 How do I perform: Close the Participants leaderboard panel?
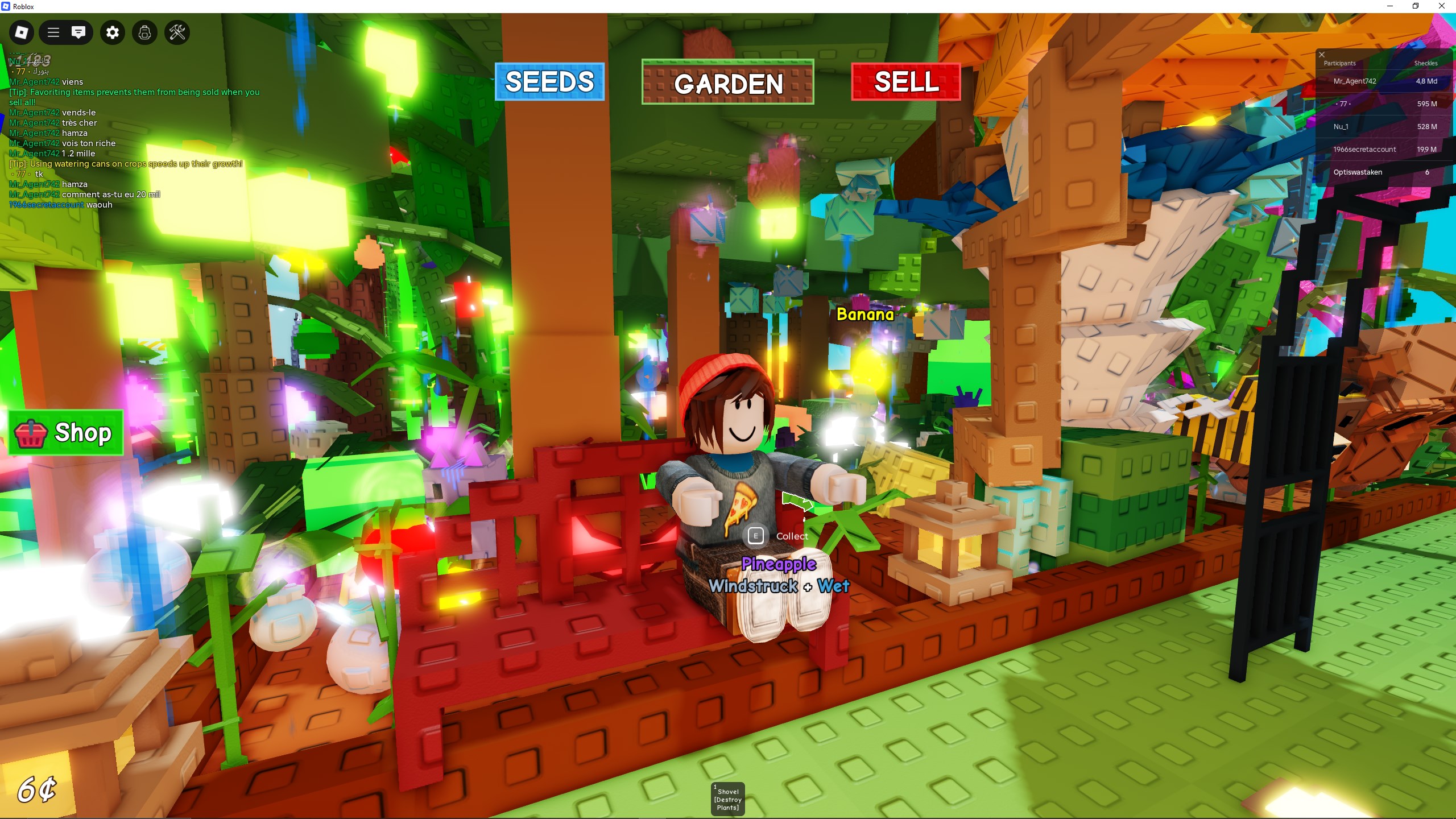pyautogui.click(x=1321, y=55)
